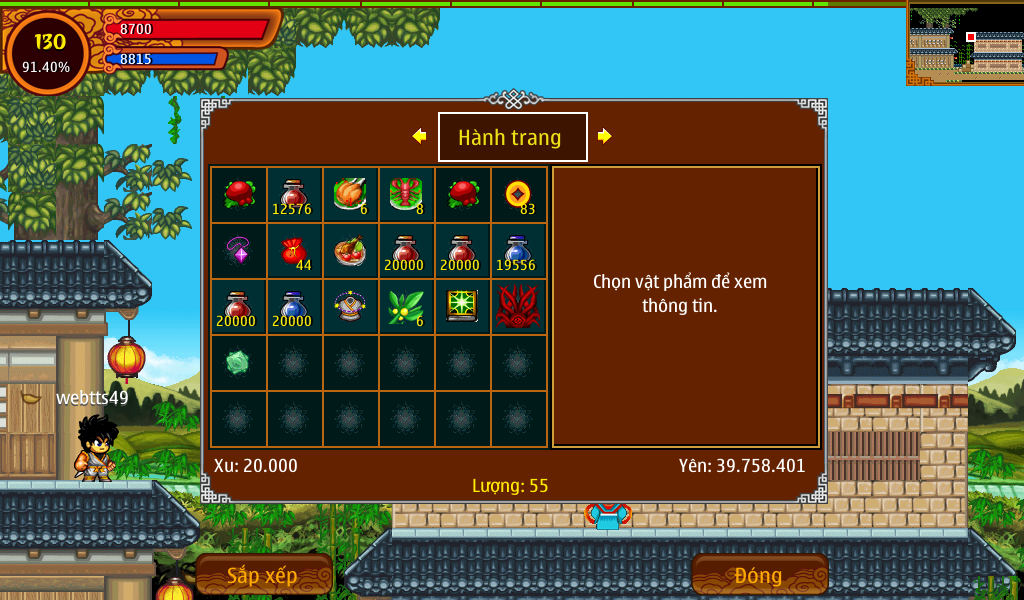The height and width of the screenshot is (600, 1024).
Task: Choose the roast chicken item
Action: (x=350, y=195)
